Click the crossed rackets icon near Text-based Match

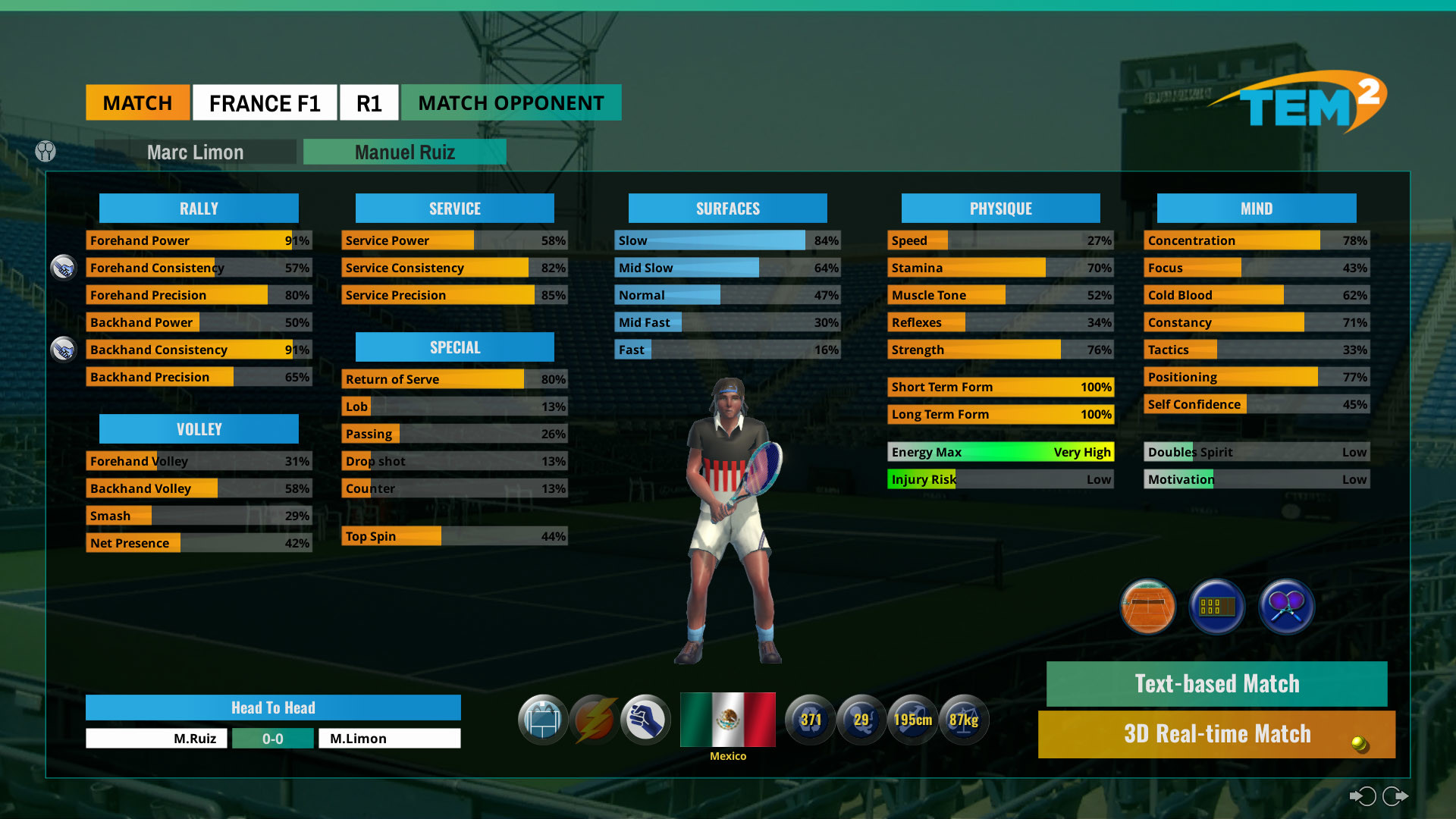point(1286,607)
